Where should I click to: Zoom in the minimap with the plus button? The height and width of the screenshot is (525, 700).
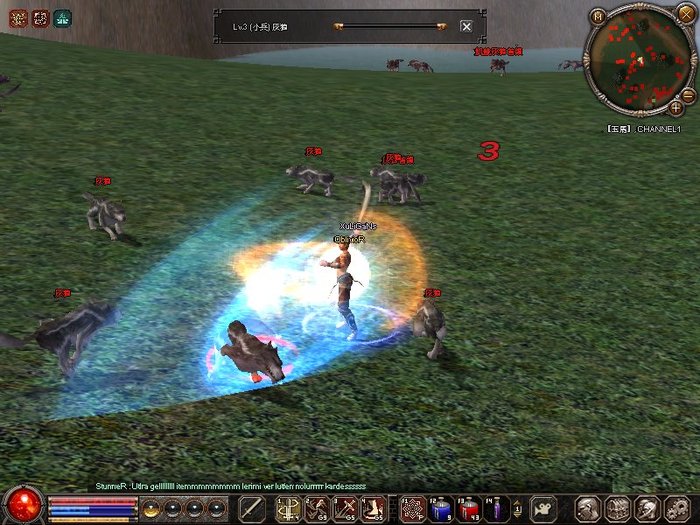[677, 106]
